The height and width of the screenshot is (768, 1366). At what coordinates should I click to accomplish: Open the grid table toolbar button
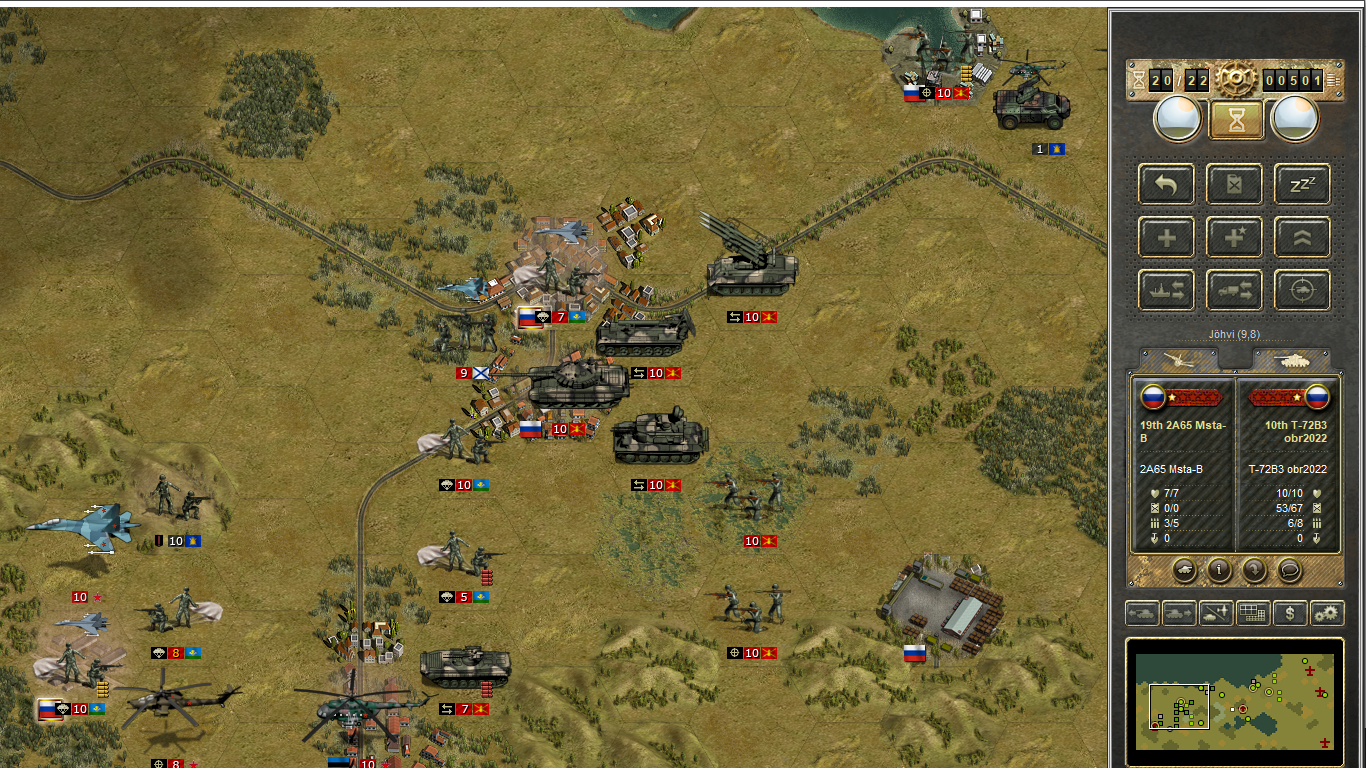[x=1253, y=613]
